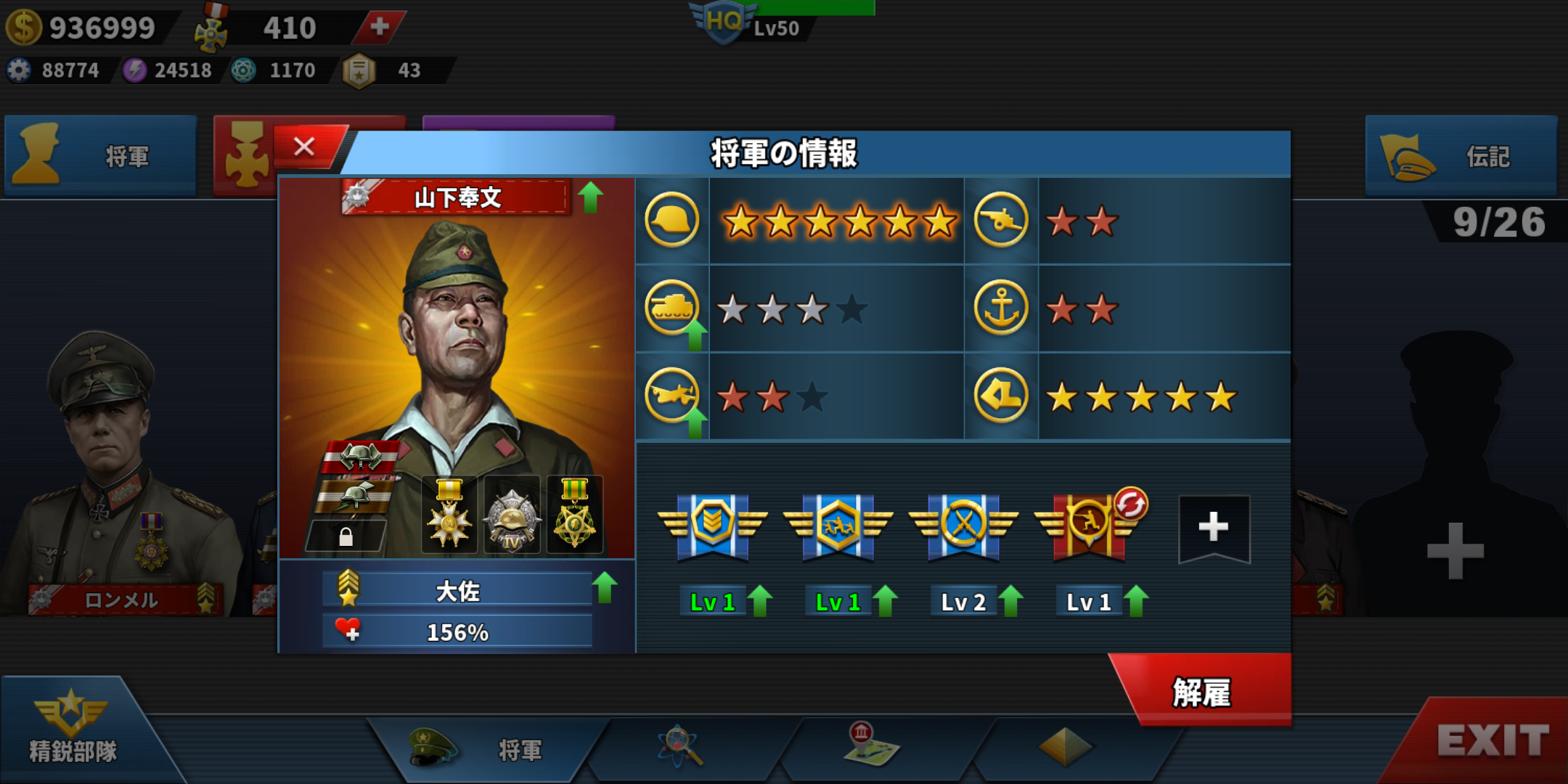This screenshot has width=1568, height=784.
Task: Select the locked ribbon slot
Action: pyautogui.click(x=346, y=536)
